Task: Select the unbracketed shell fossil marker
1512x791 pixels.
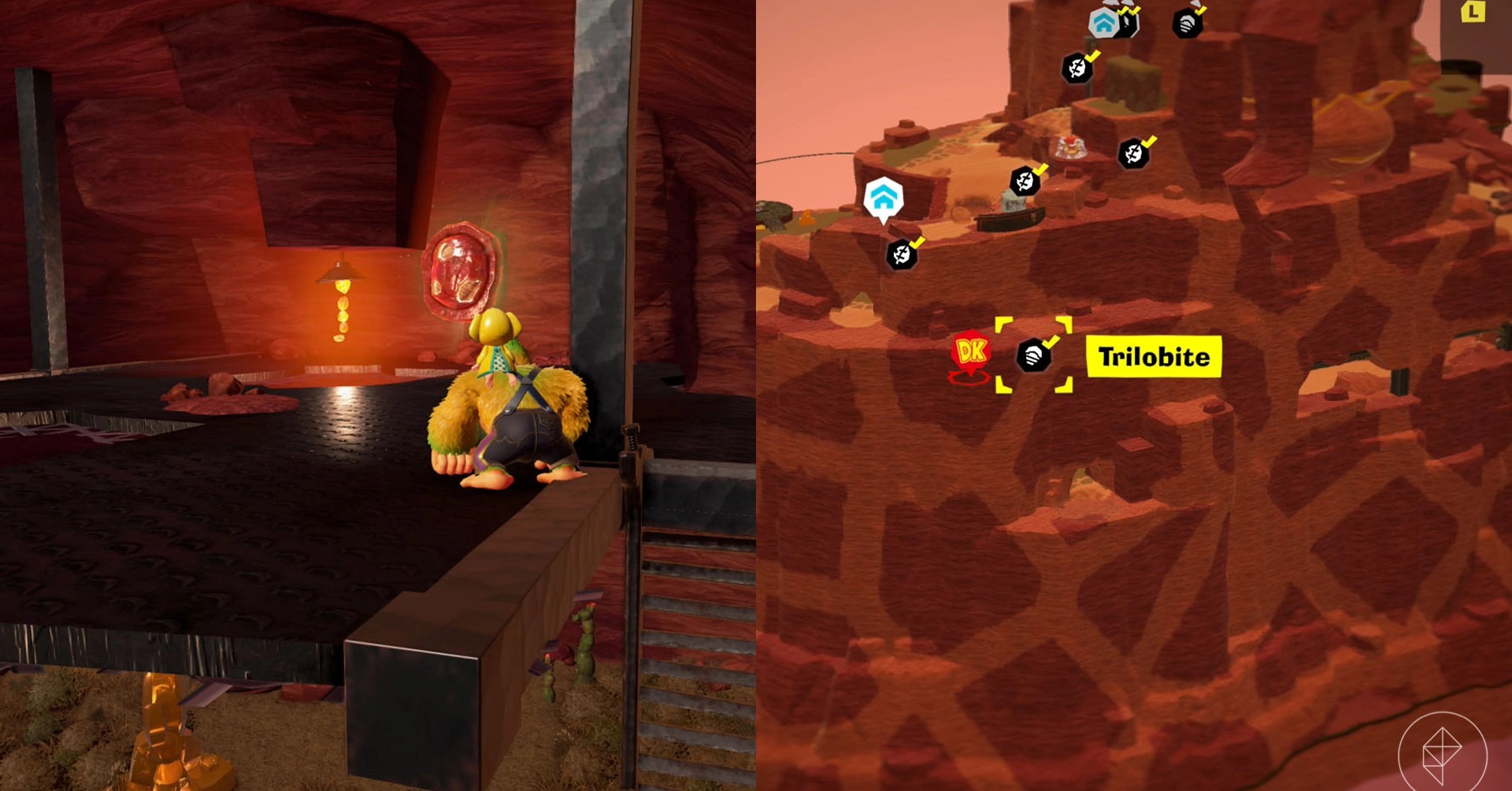Action: pyautogui.click(x=1187, y=24)
